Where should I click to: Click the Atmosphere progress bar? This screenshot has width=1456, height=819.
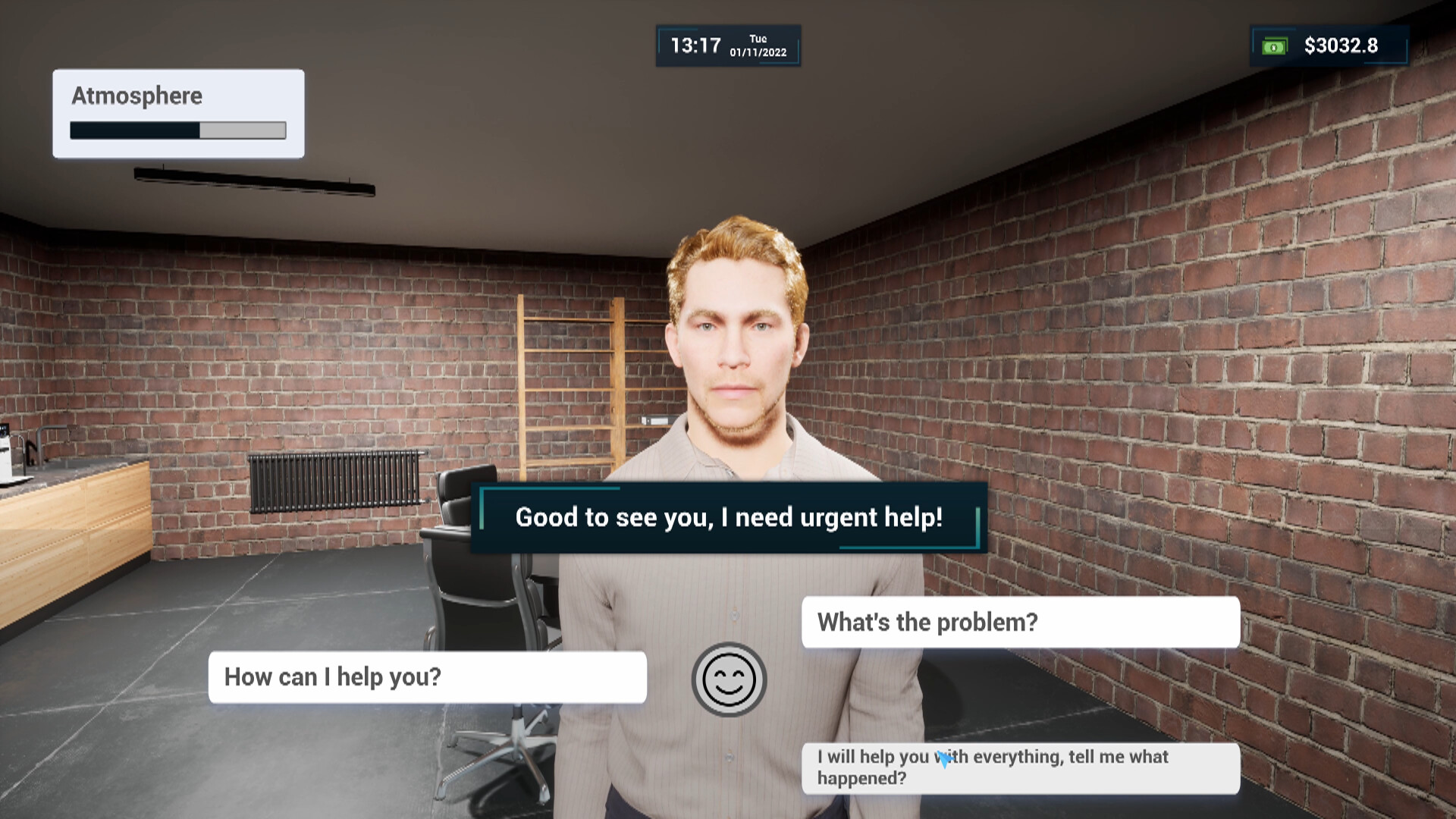(177, 130)
